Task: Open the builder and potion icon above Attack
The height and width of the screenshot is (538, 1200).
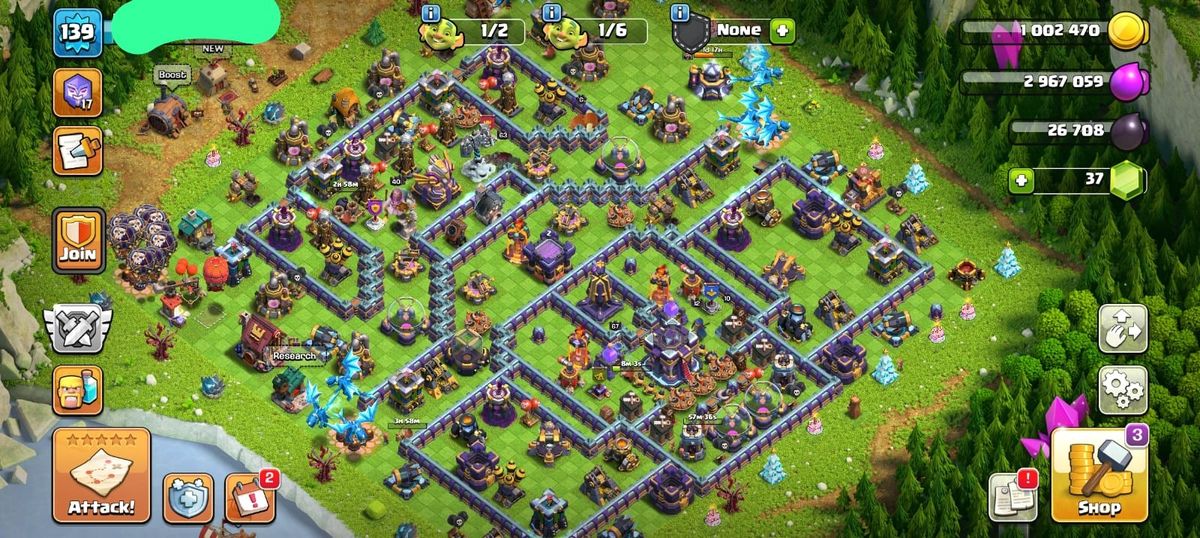Action: (77, 389)
